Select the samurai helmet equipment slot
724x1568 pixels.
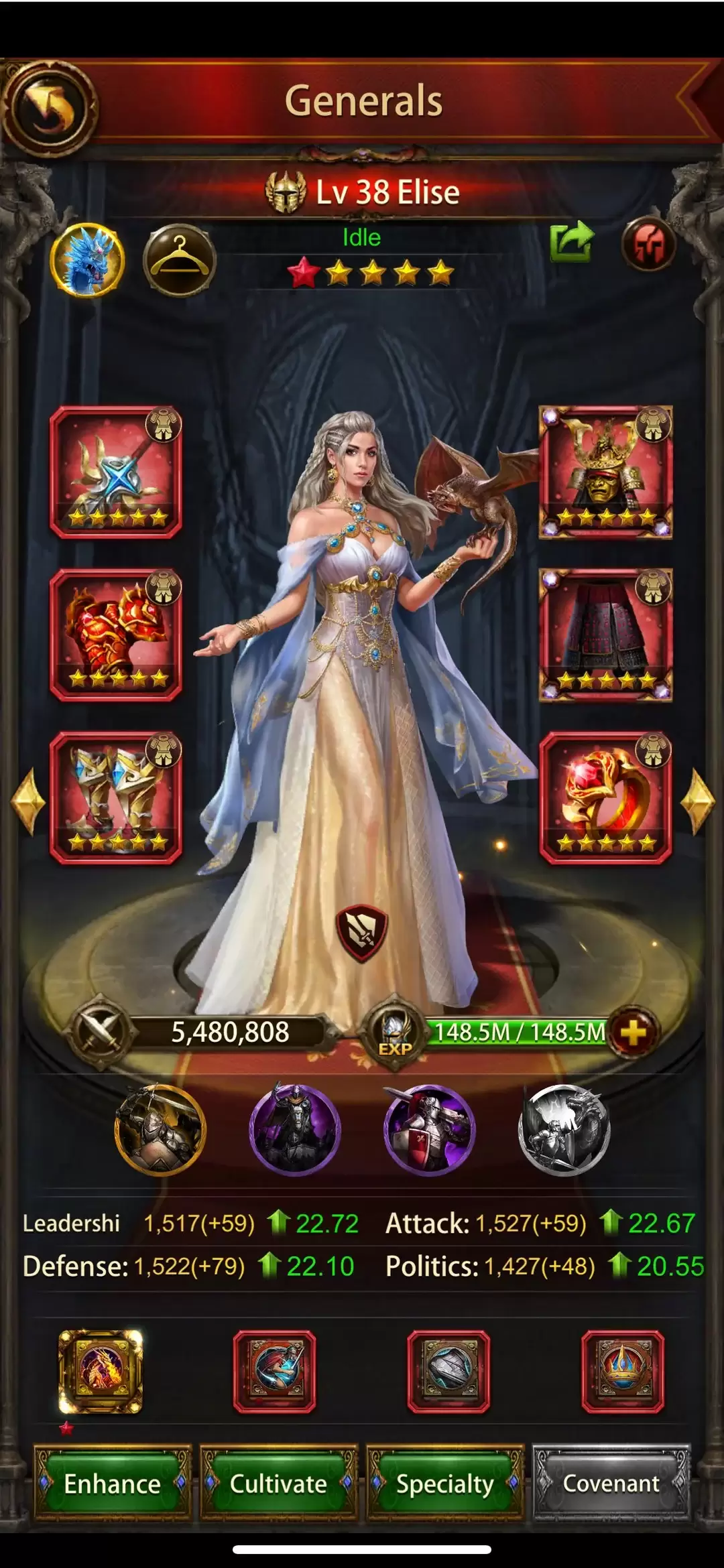tap(606, 472)
